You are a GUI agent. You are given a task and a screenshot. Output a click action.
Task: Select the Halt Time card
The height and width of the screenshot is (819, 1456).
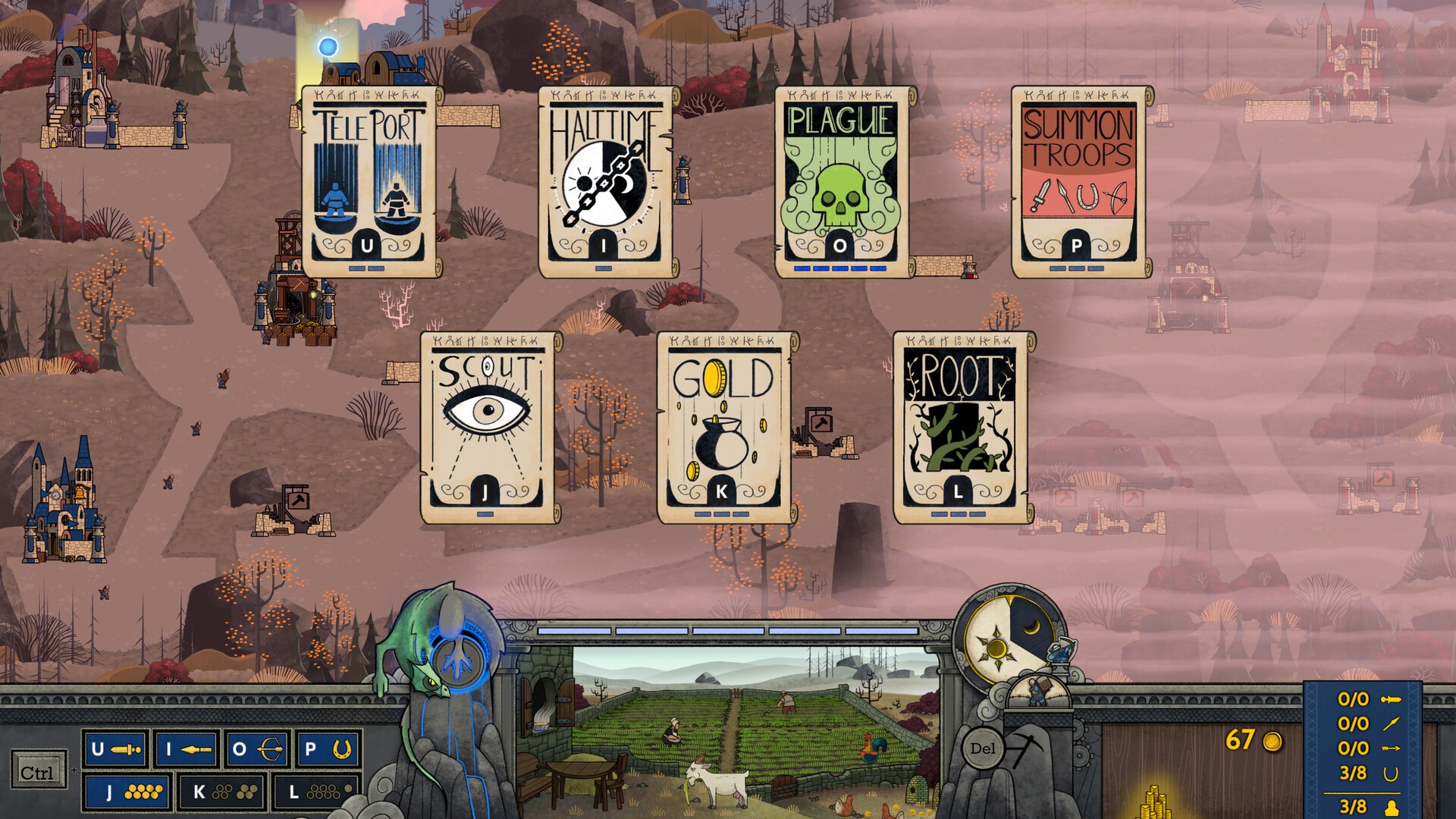[x=604, y=182]
